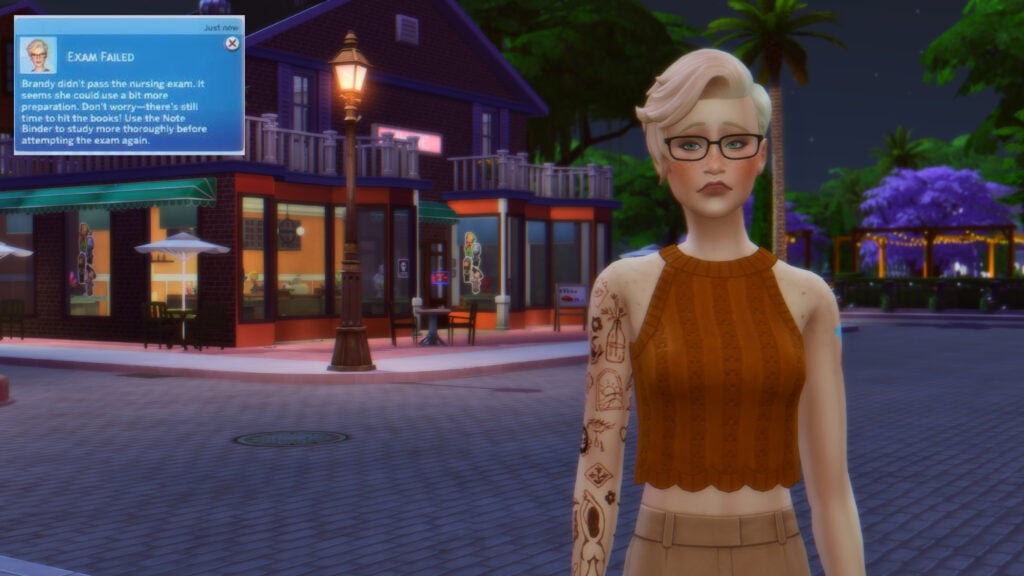Click Brandy's portrait in the notification
The width and height of the screenshot is (1024, 576).
point(37,55)
